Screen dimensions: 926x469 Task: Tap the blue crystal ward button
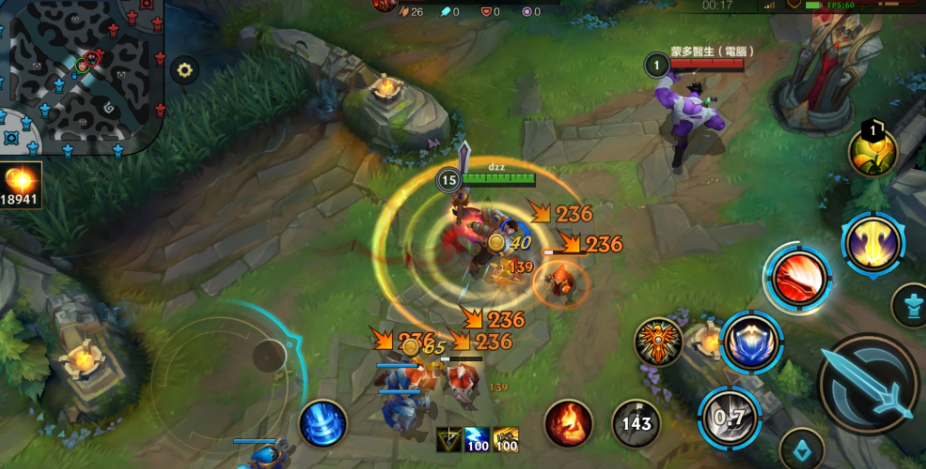(801, 448)
